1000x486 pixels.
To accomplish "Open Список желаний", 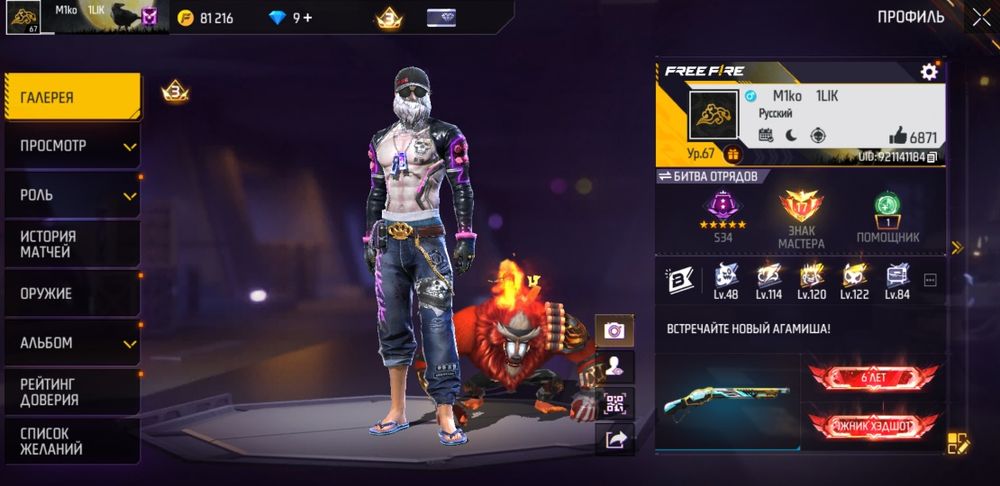I will 70,441.
